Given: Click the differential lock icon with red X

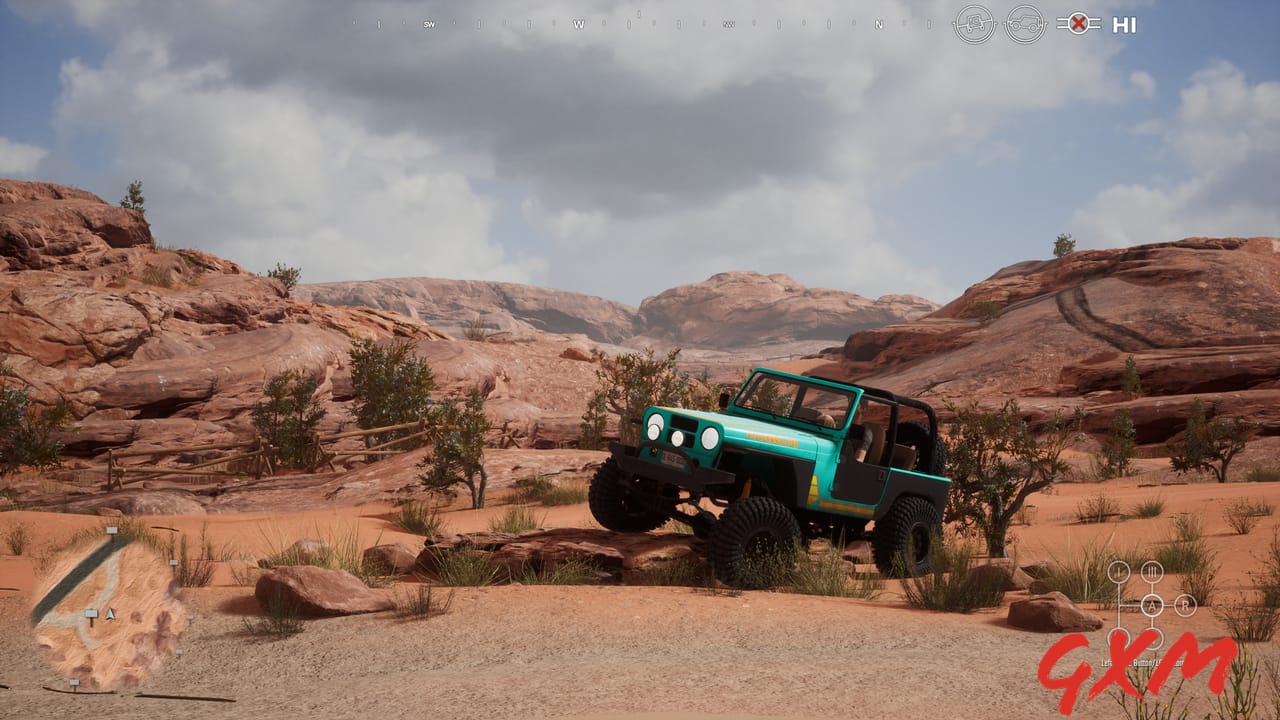Looking at the screenshot, I should (1079, 24).
